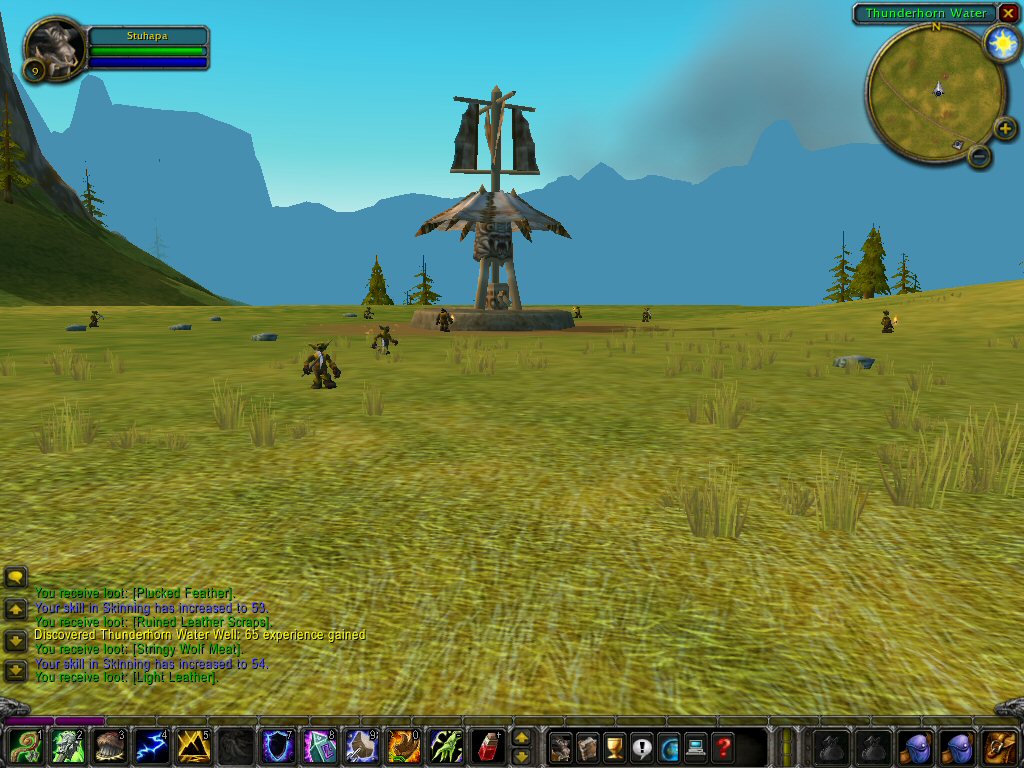
Task: Zoom out the minimap with minus button
Action: [980, 156]
